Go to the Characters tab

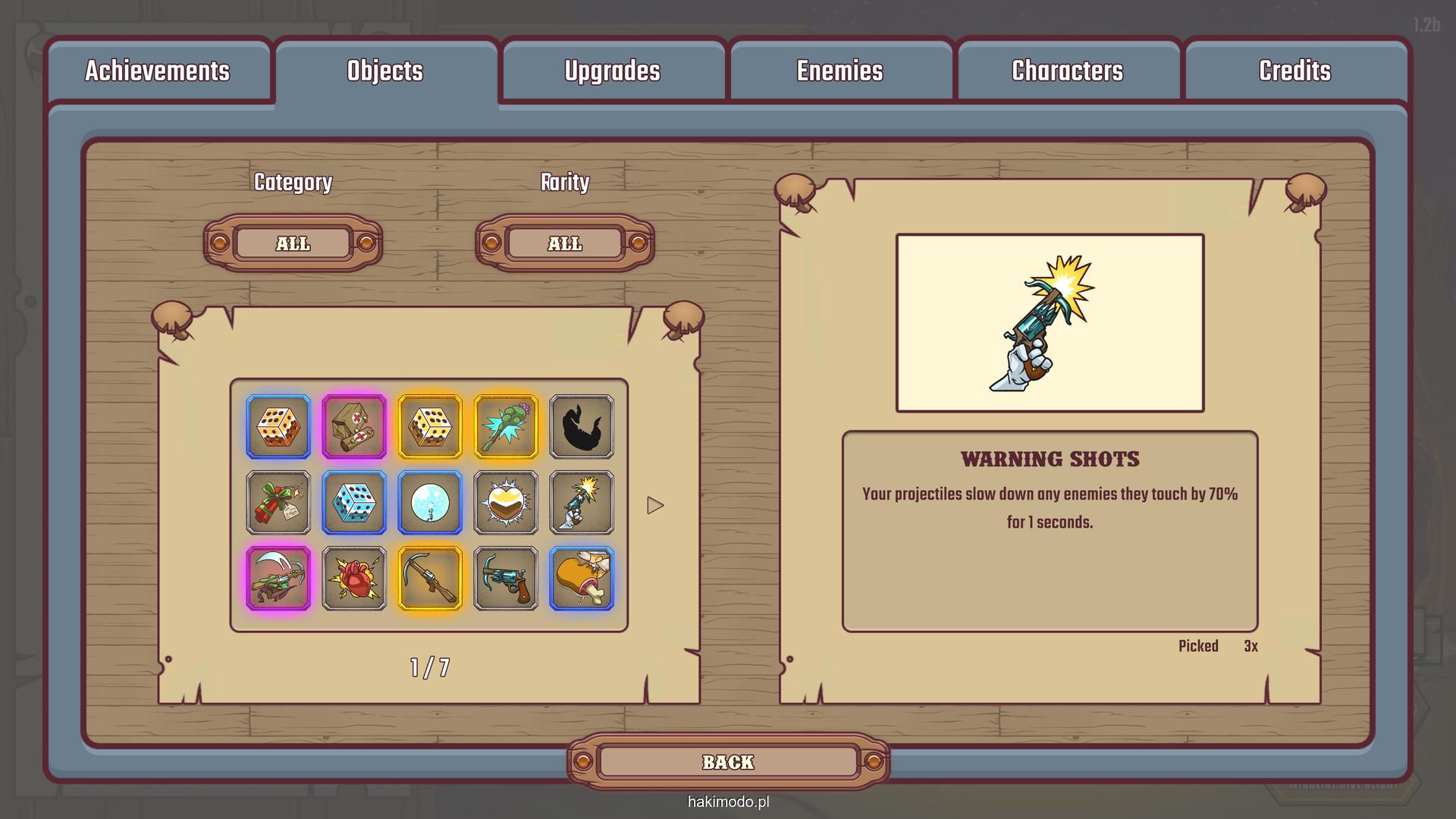(1067, 71)
